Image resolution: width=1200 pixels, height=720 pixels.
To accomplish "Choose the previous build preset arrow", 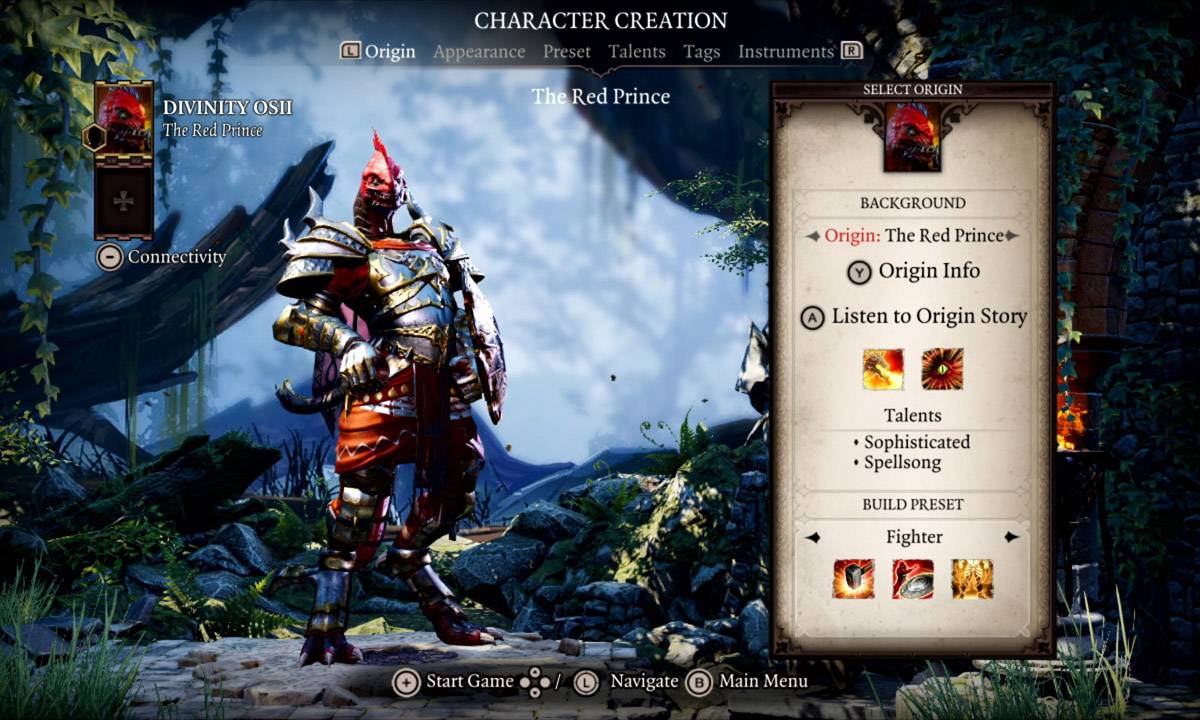I will (813, 537).
